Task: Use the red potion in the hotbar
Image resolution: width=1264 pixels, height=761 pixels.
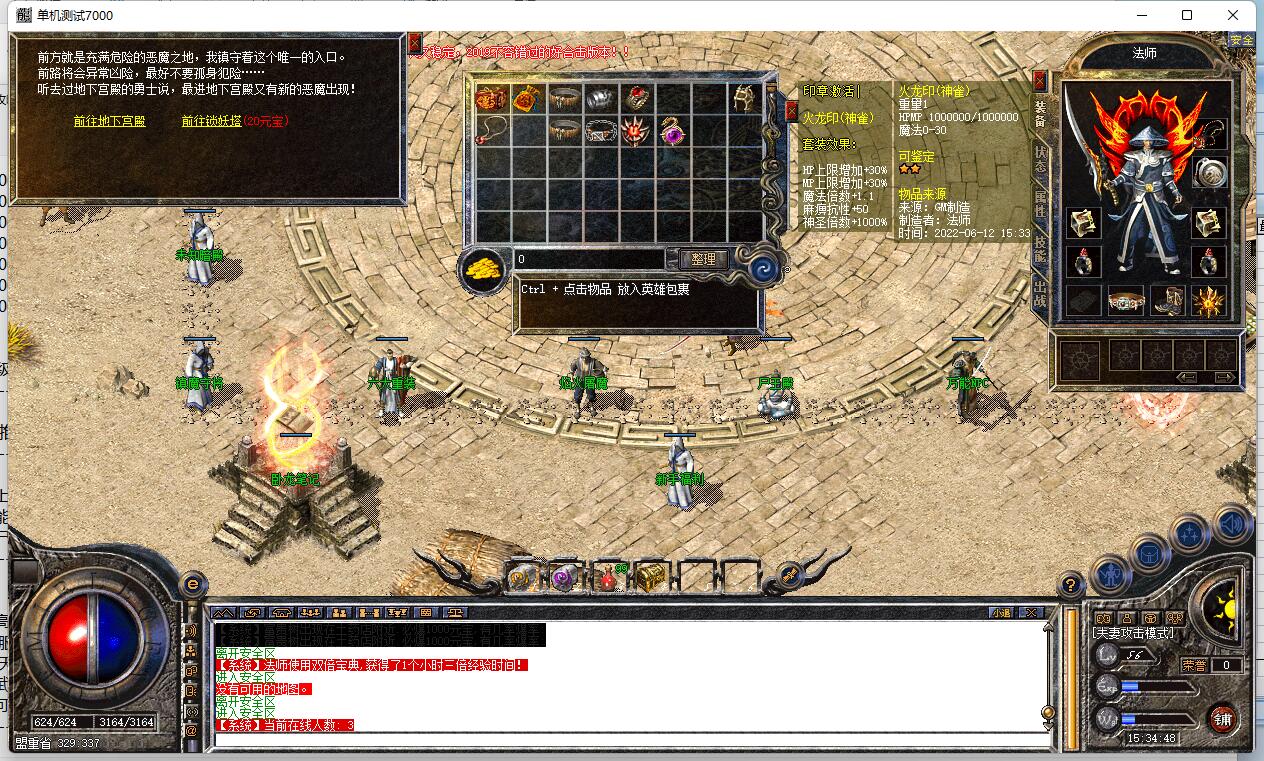Action: pyautogui.click(x=609, y=577)
